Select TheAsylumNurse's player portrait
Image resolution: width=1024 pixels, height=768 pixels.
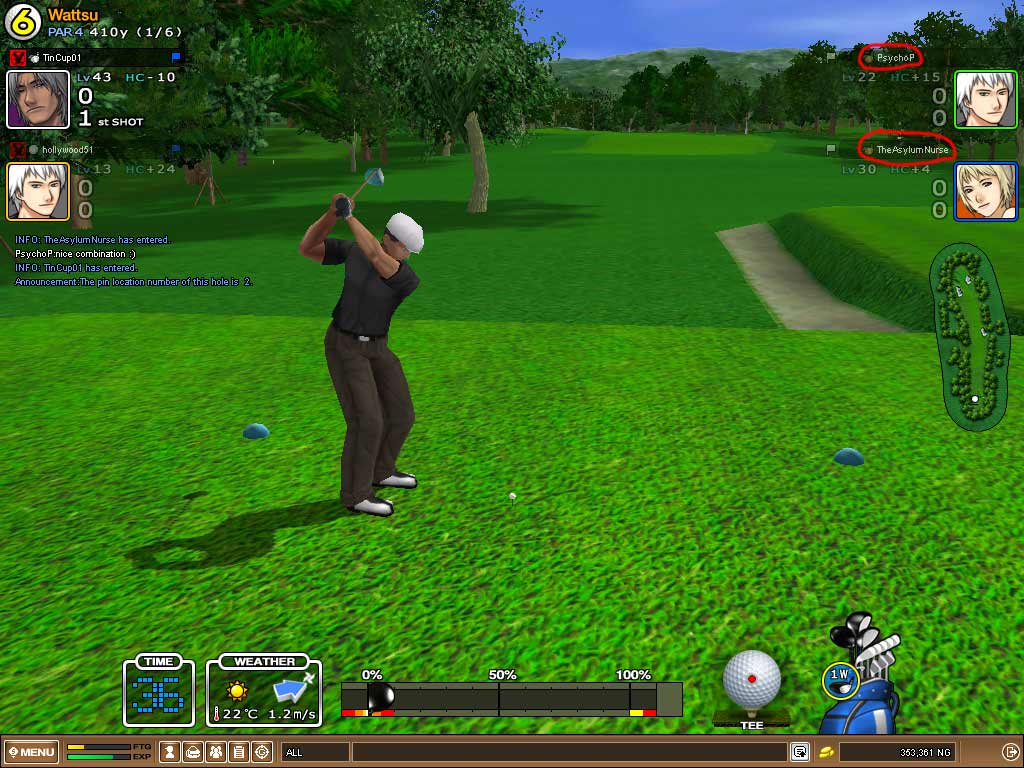986,191
